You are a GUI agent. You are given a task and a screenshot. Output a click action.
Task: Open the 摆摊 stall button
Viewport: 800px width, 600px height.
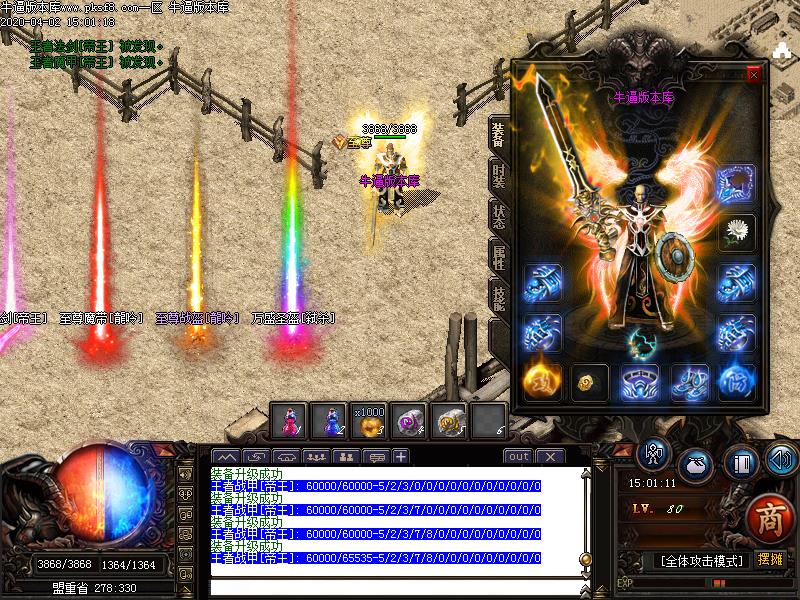tap(768, 559)
